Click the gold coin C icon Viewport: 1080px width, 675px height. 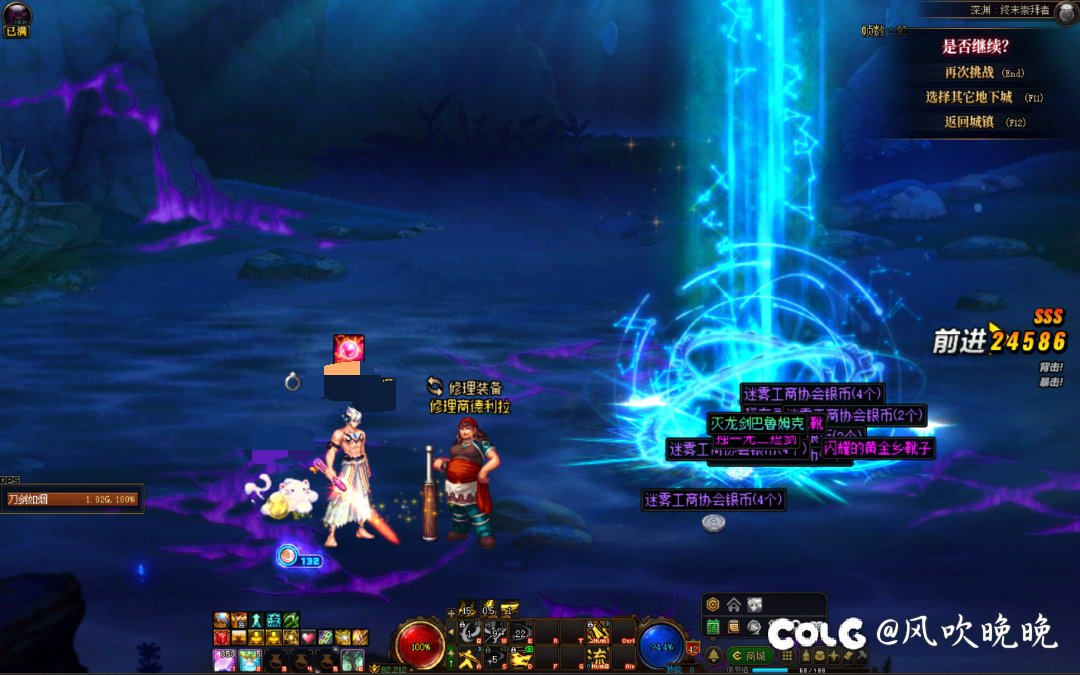coord(712,604)
